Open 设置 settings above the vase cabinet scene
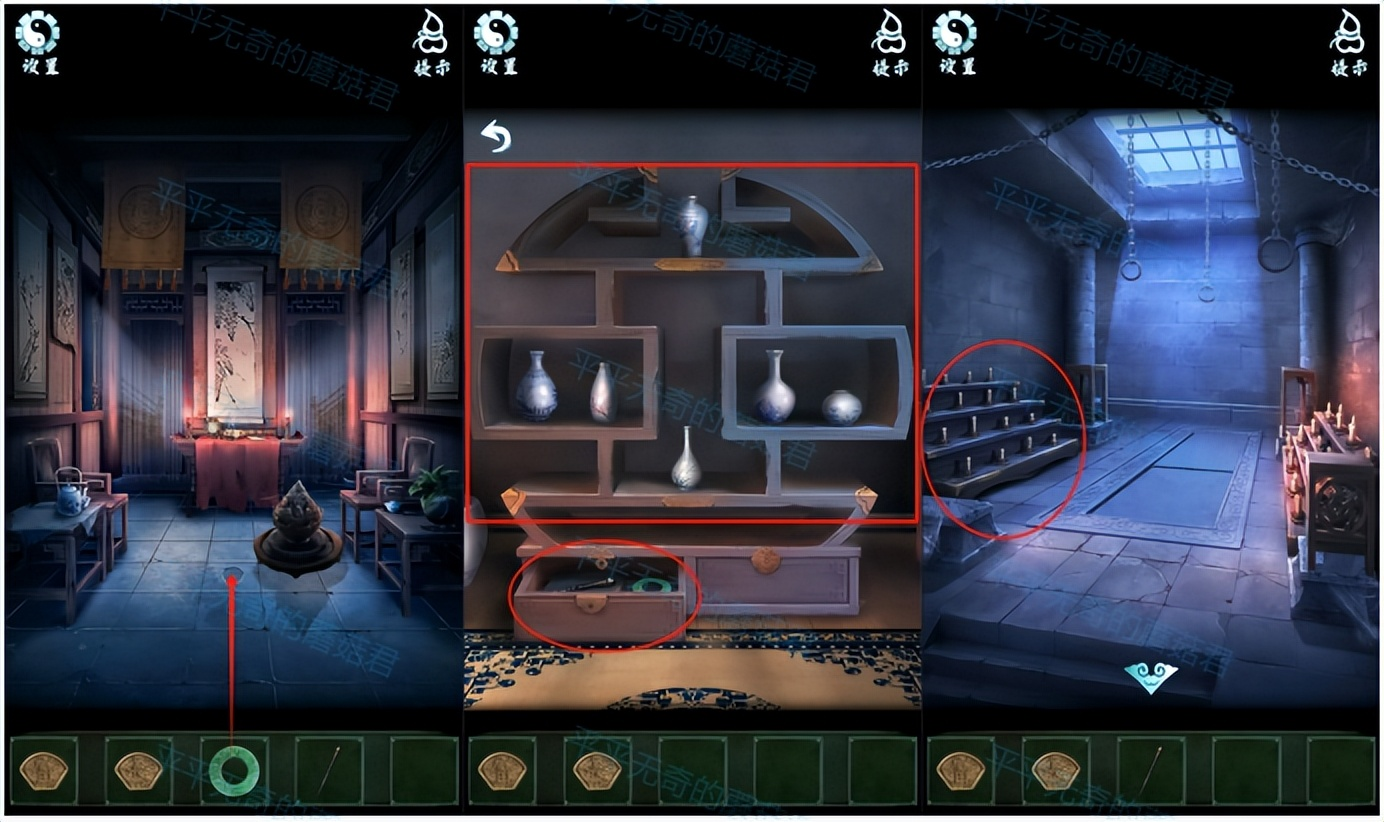The height and width of the screenshot is (822, 1384). click(x=497, y=42)
